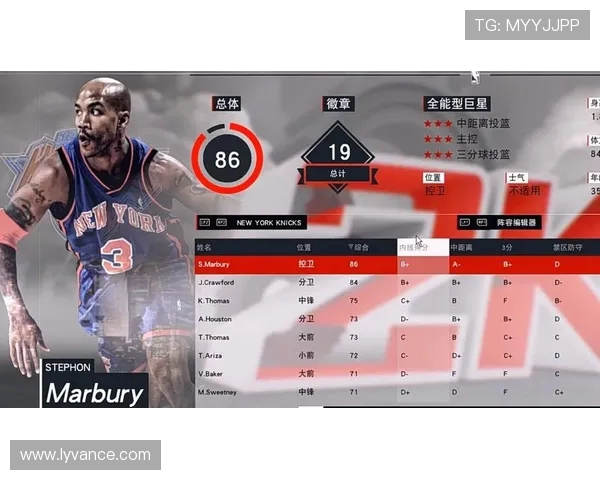The height and width of the screenshot is (480, 600).
Task: Click the 姓名 name column header
Action: (x=205, y=246)
